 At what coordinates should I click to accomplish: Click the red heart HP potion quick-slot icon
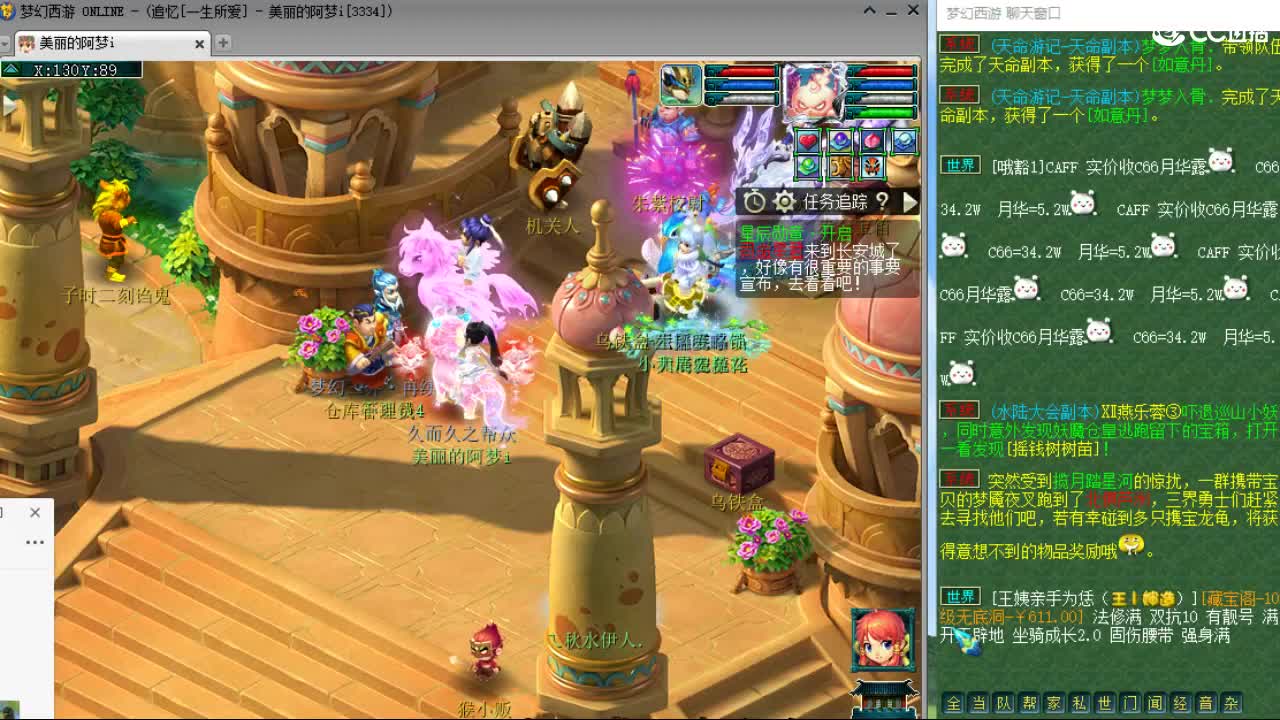[807, 140]
